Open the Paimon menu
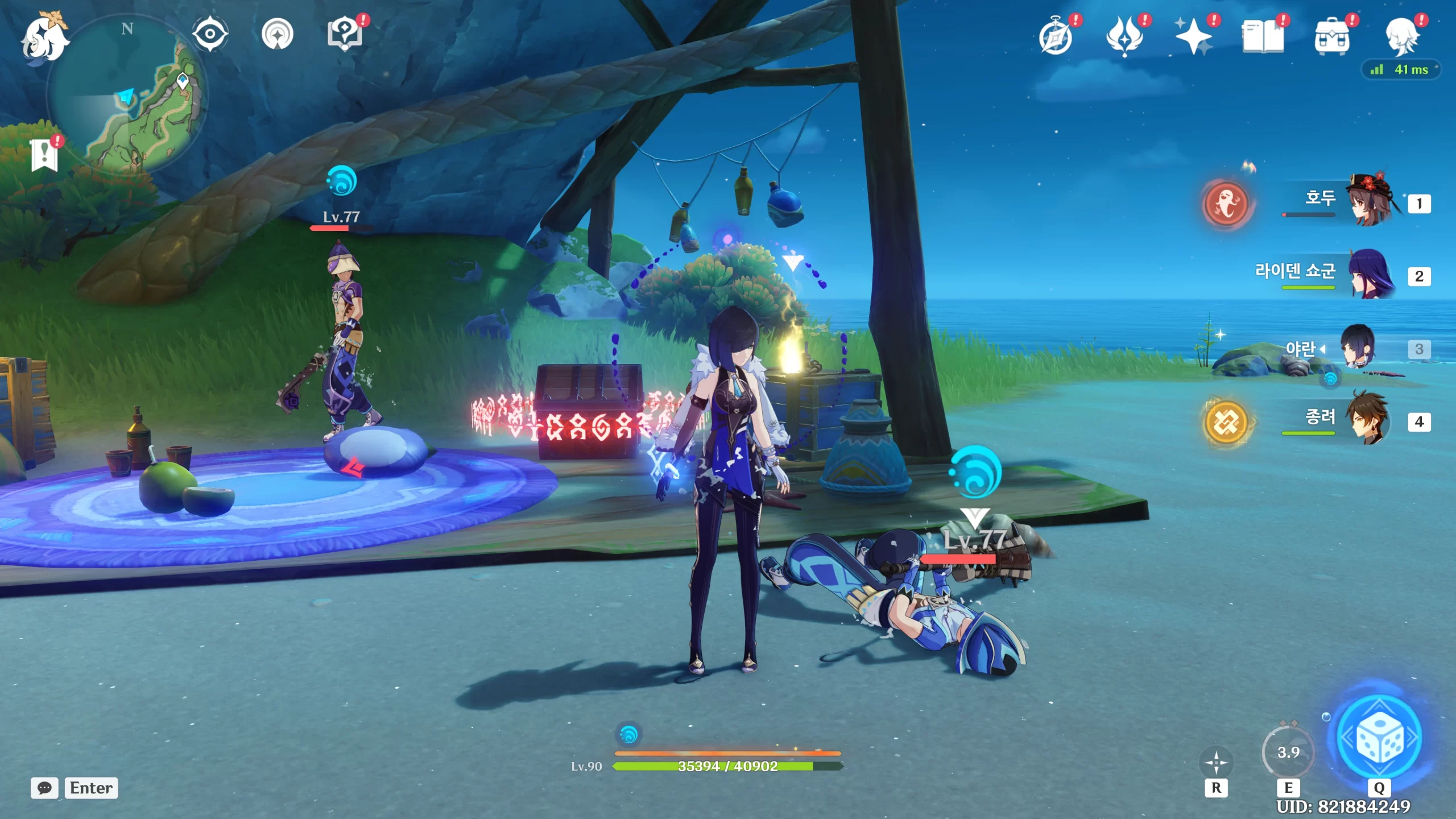The image size is (1456, 819). click(44, 39)
